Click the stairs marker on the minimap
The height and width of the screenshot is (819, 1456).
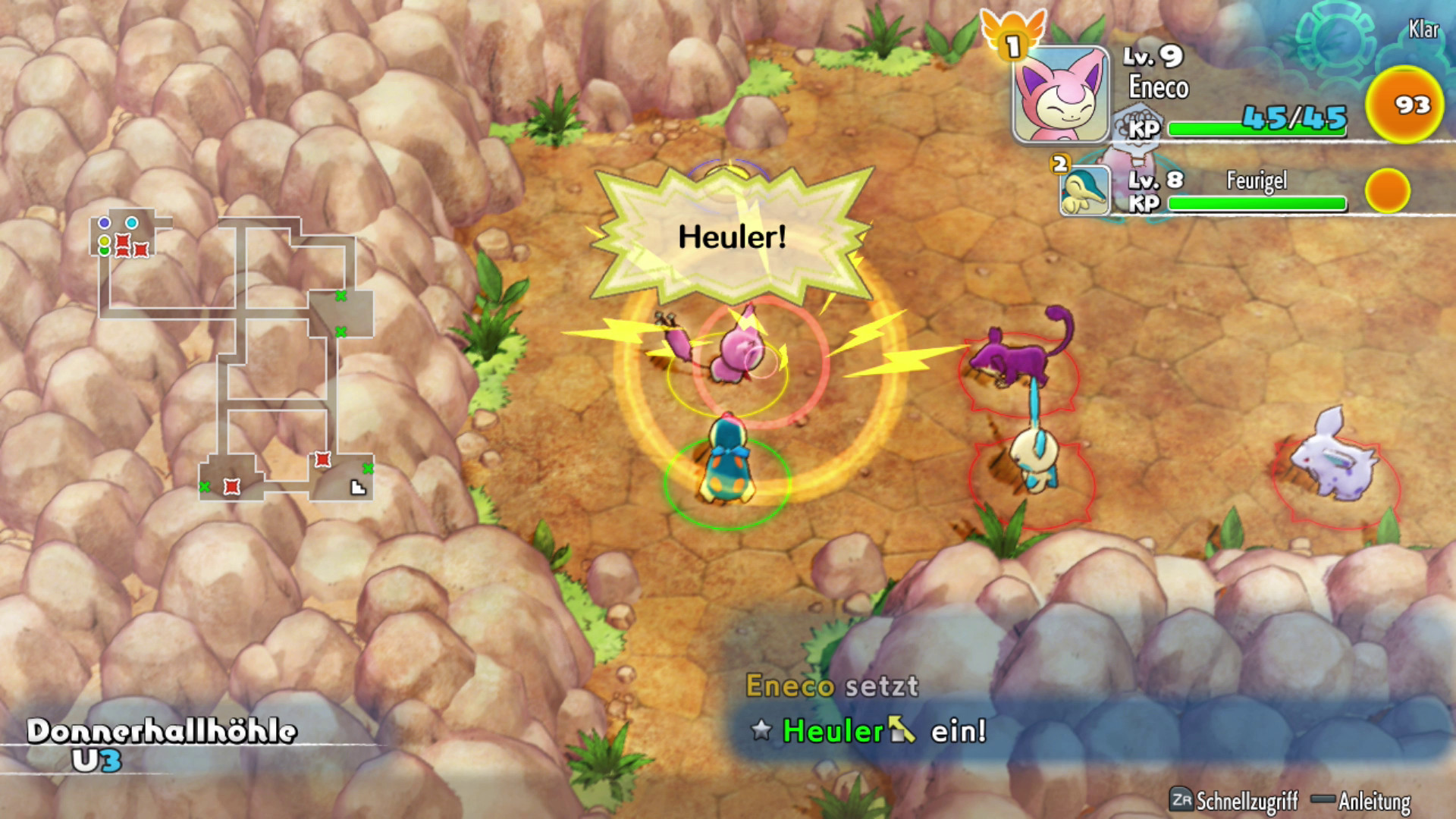358,488
